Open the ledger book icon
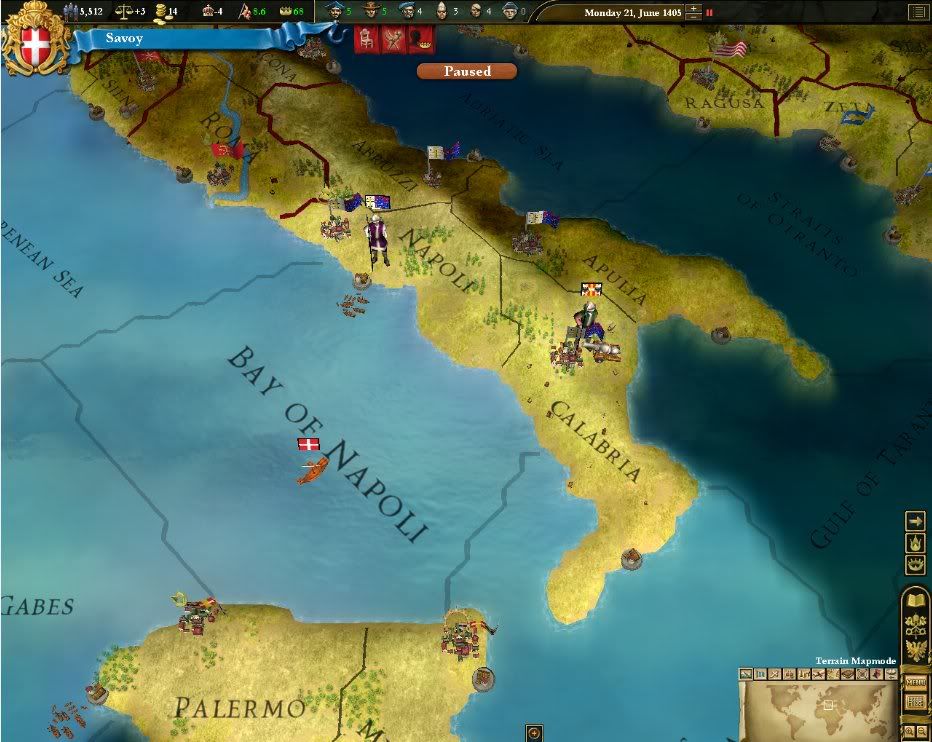This screenshot has width=932, height=742. [915, 600]
